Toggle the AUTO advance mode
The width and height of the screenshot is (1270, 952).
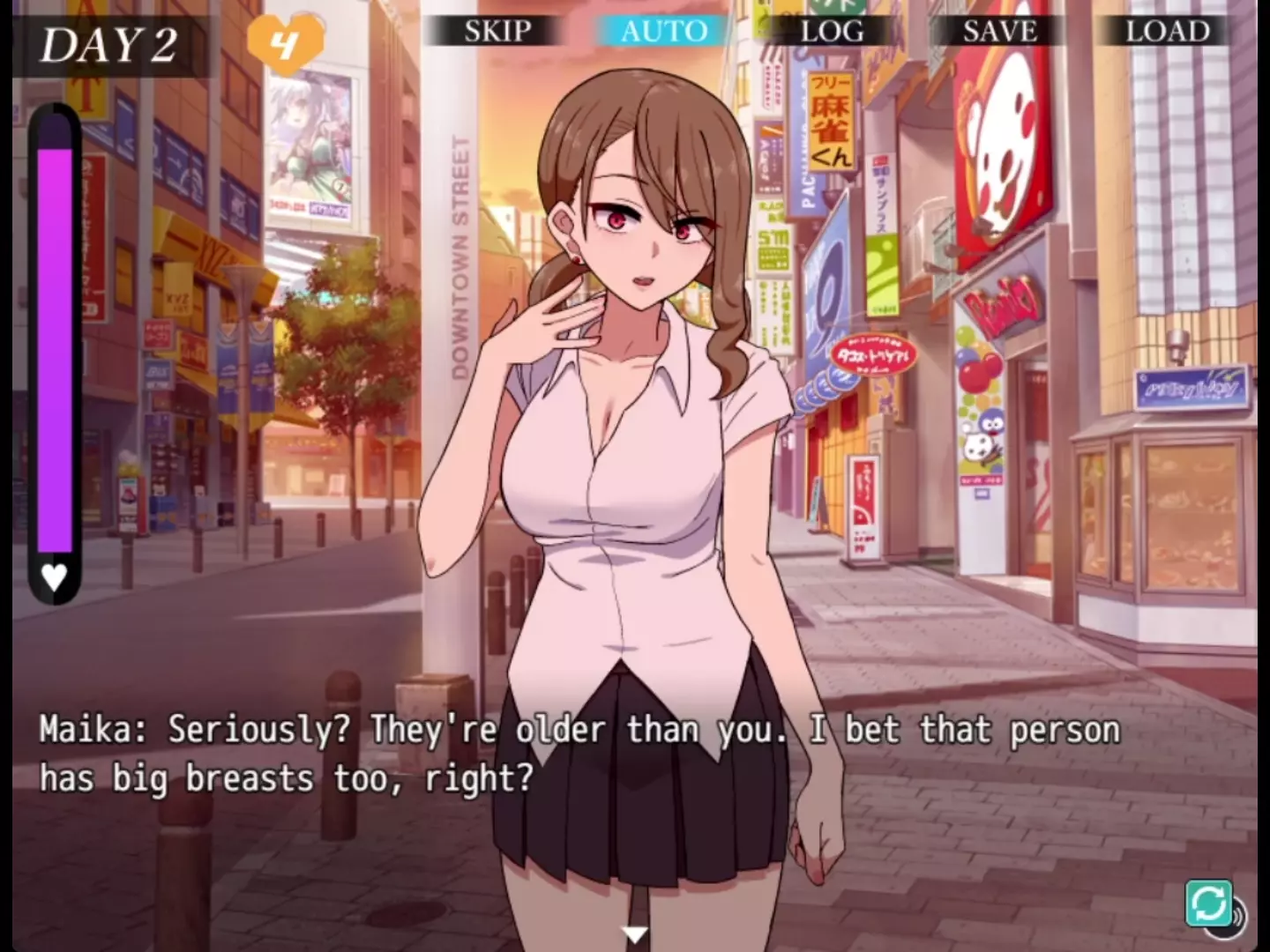coord(664,32)
